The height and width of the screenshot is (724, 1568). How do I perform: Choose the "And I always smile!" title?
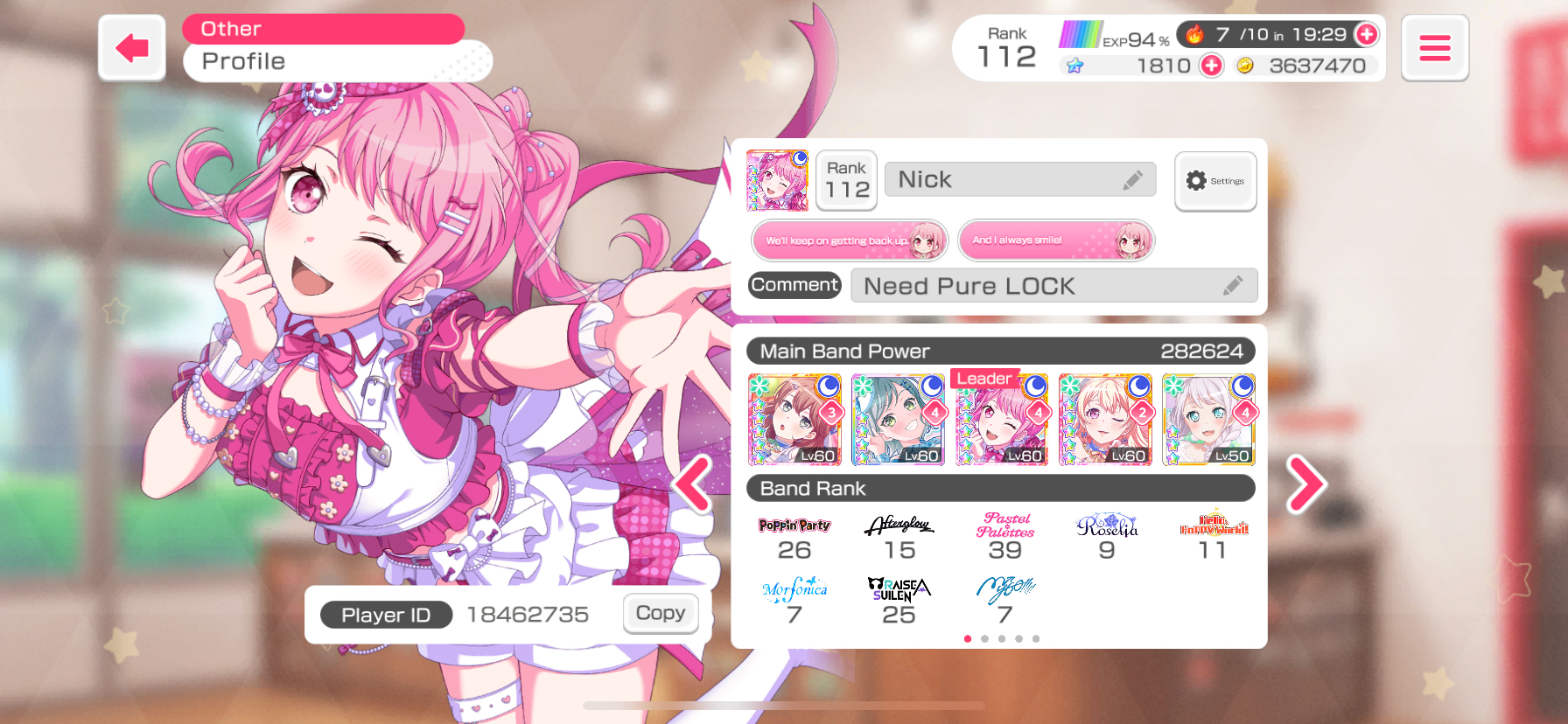[1056, 240]
